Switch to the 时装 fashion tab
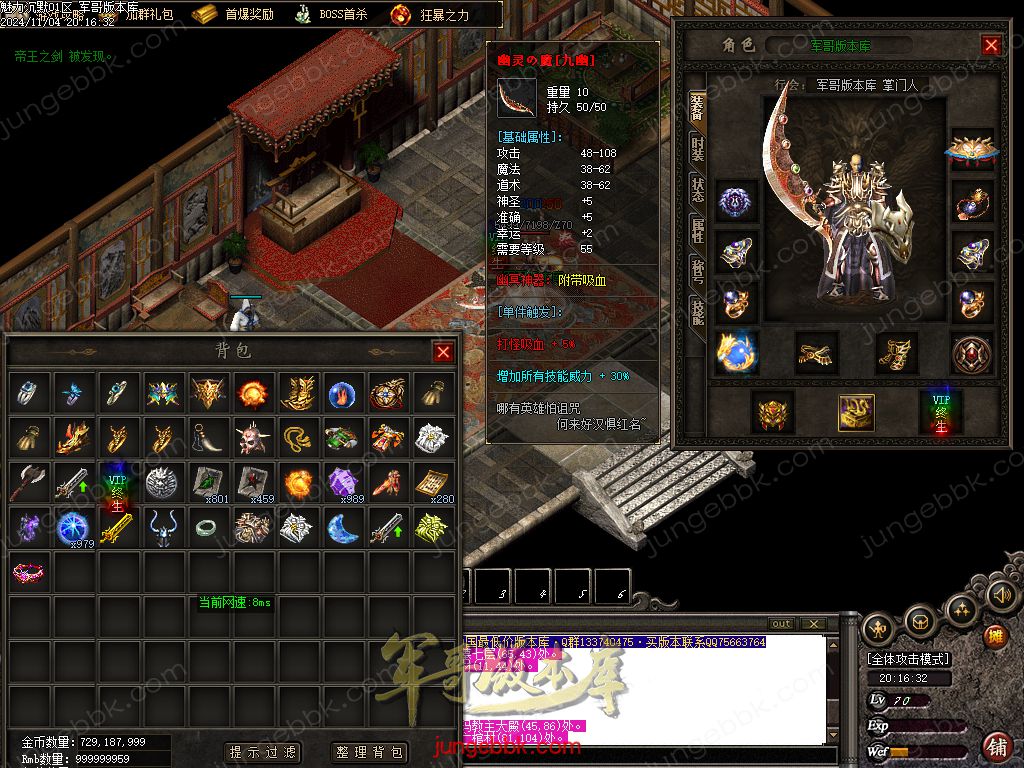This screenshot has height=768, width=1024. 697,150
